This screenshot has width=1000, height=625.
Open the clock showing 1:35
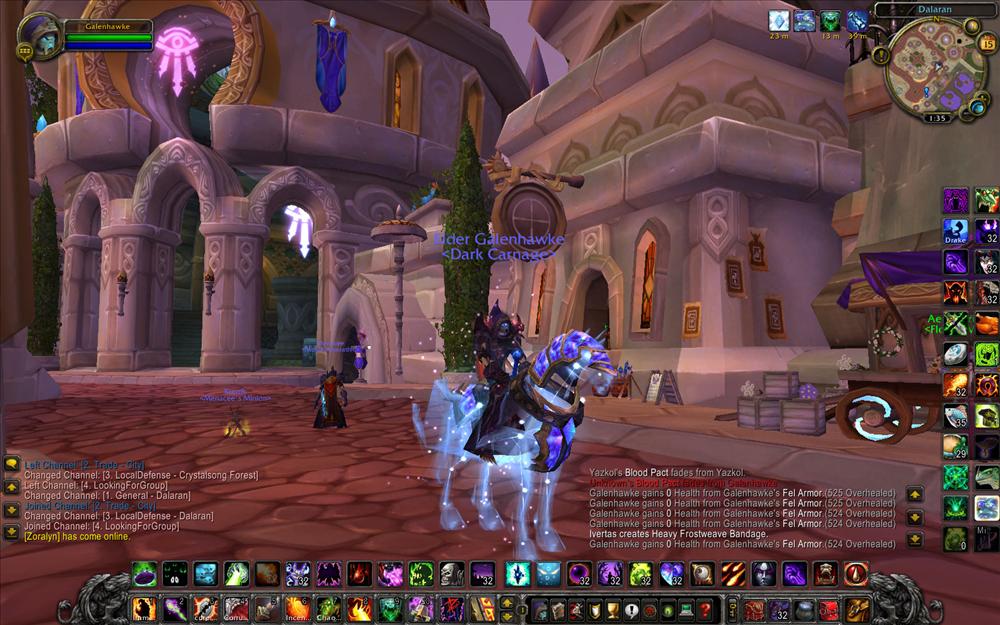[936, 118]
